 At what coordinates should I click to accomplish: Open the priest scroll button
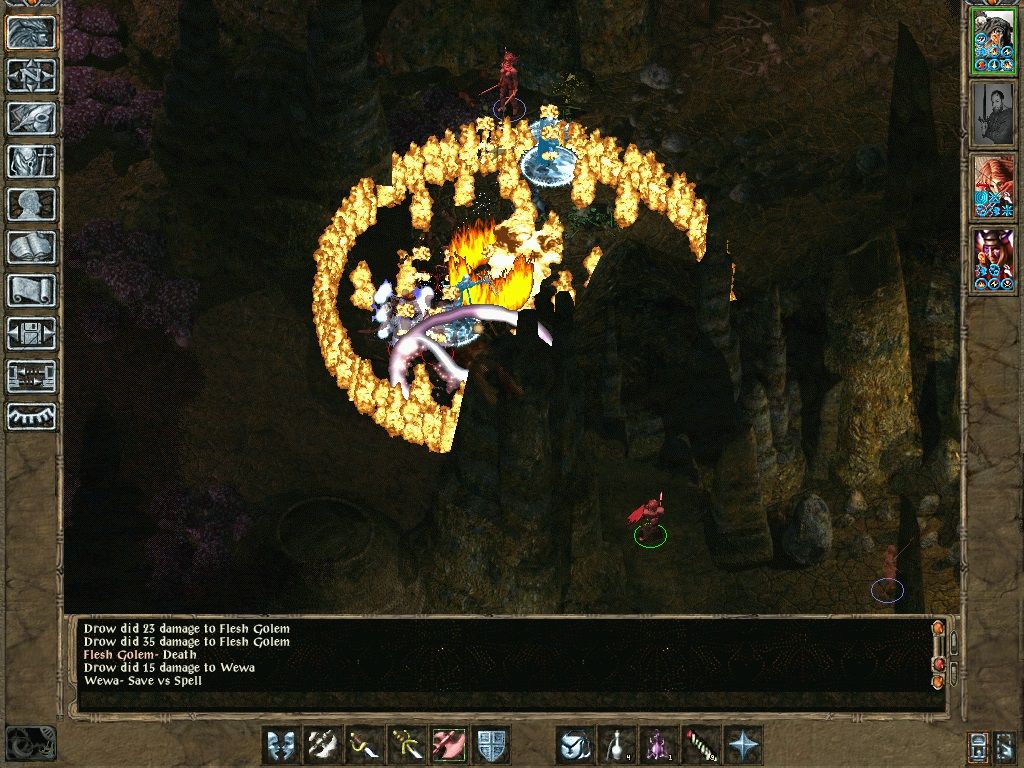pos(31,290)
